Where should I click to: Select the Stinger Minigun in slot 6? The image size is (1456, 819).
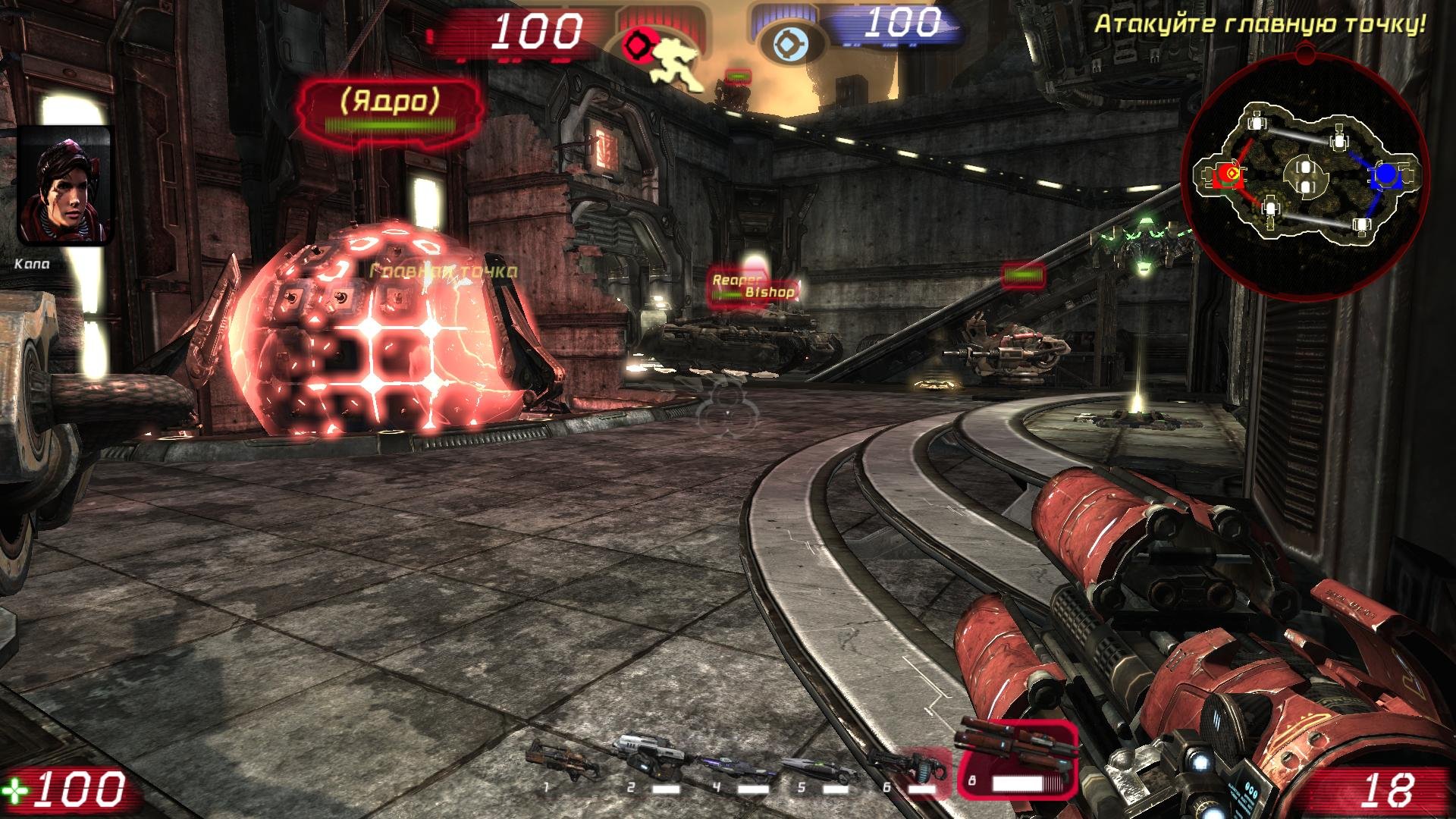coord(908,766)
